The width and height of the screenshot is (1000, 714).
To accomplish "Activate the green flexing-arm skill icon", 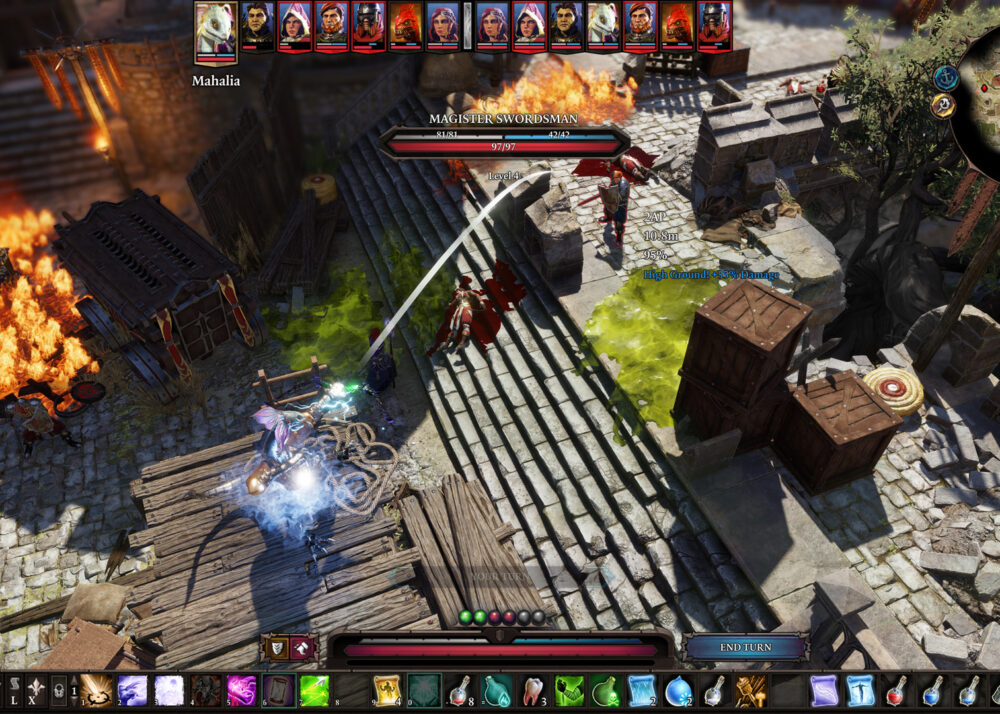I will [x=570, y=690].
